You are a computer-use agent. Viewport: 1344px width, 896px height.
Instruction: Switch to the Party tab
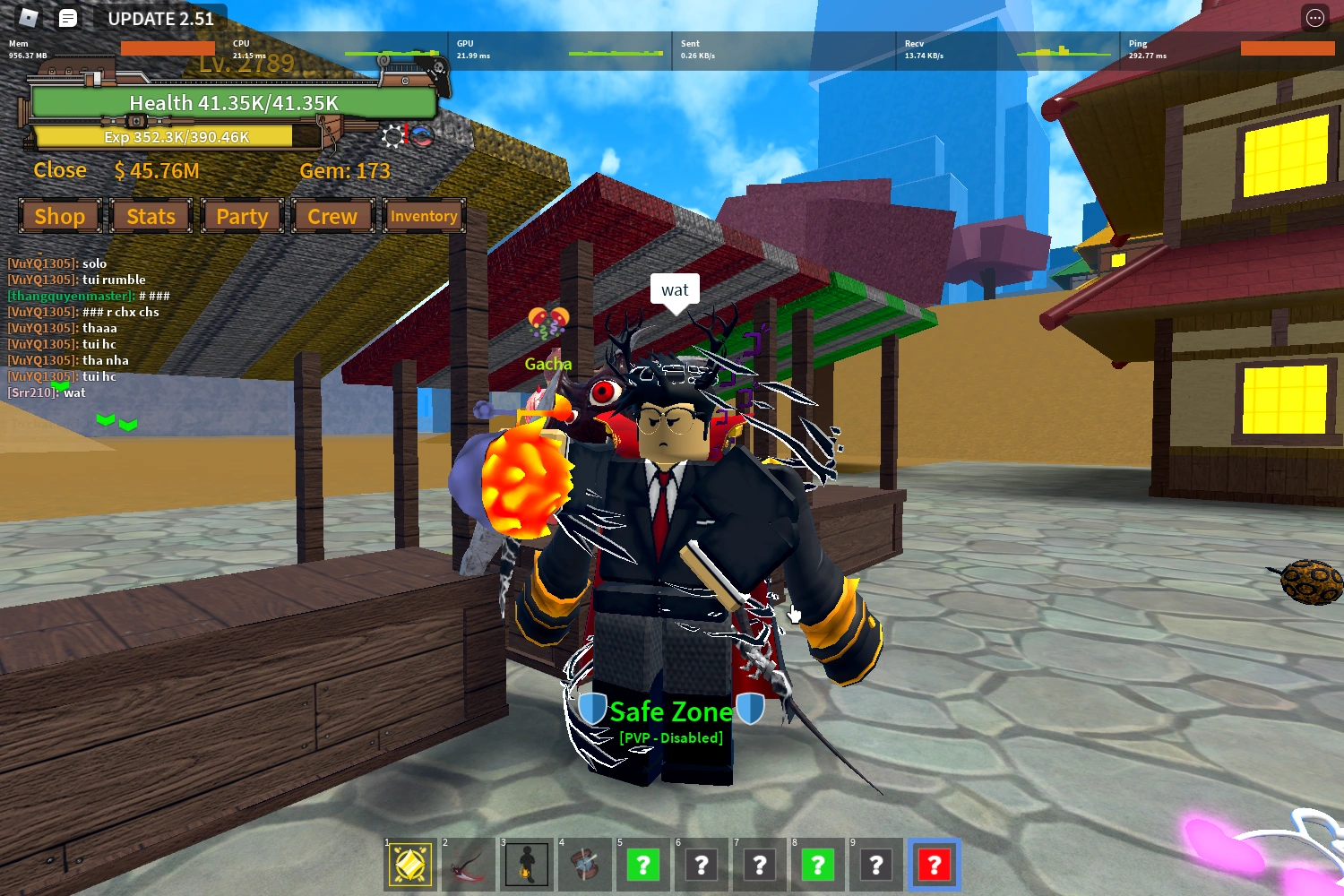(x=242, y=216)
